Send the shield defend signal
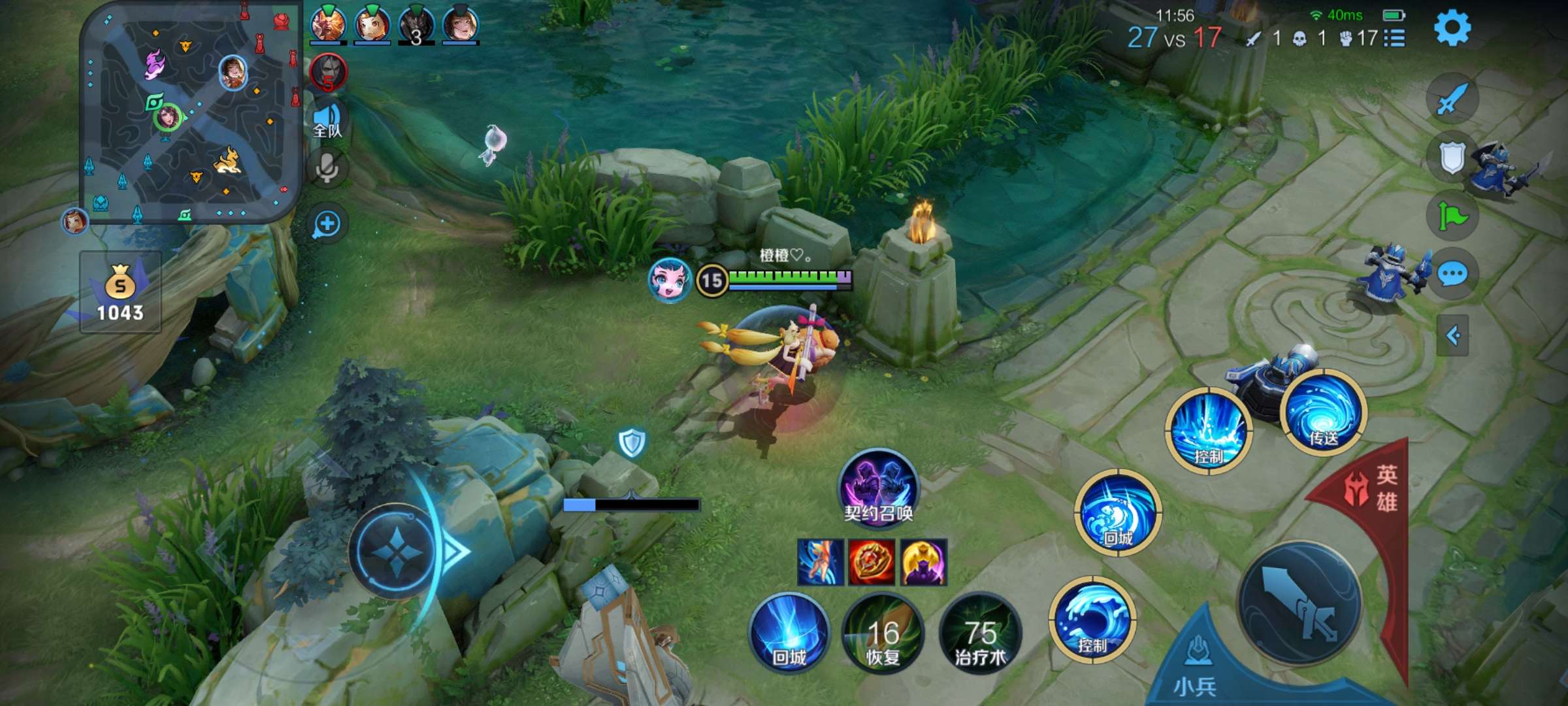 click(x=1452, y=157)
